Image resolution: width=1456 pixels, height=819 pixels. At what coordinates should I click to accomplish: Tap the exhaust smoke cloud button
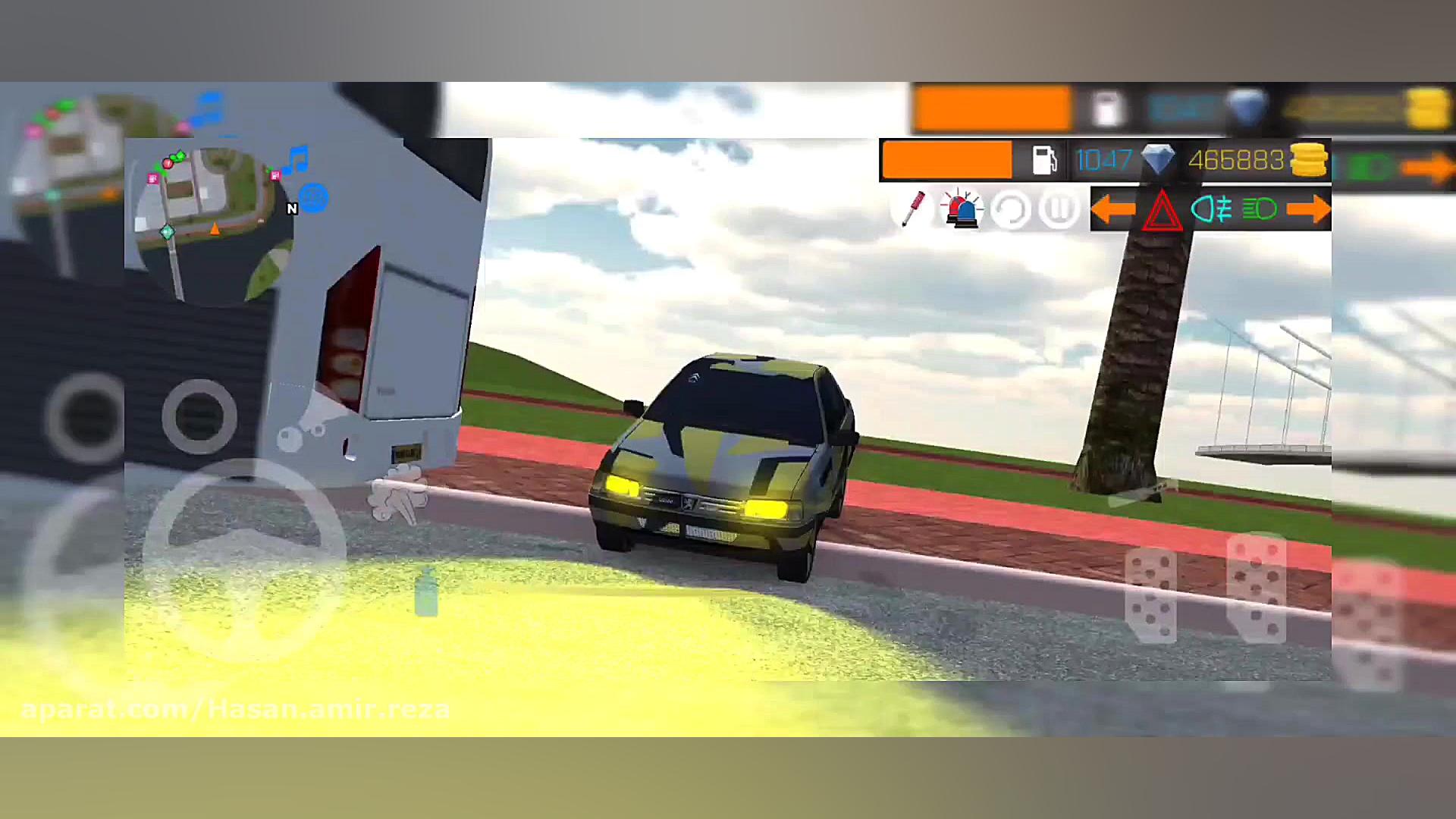(399, 494)
